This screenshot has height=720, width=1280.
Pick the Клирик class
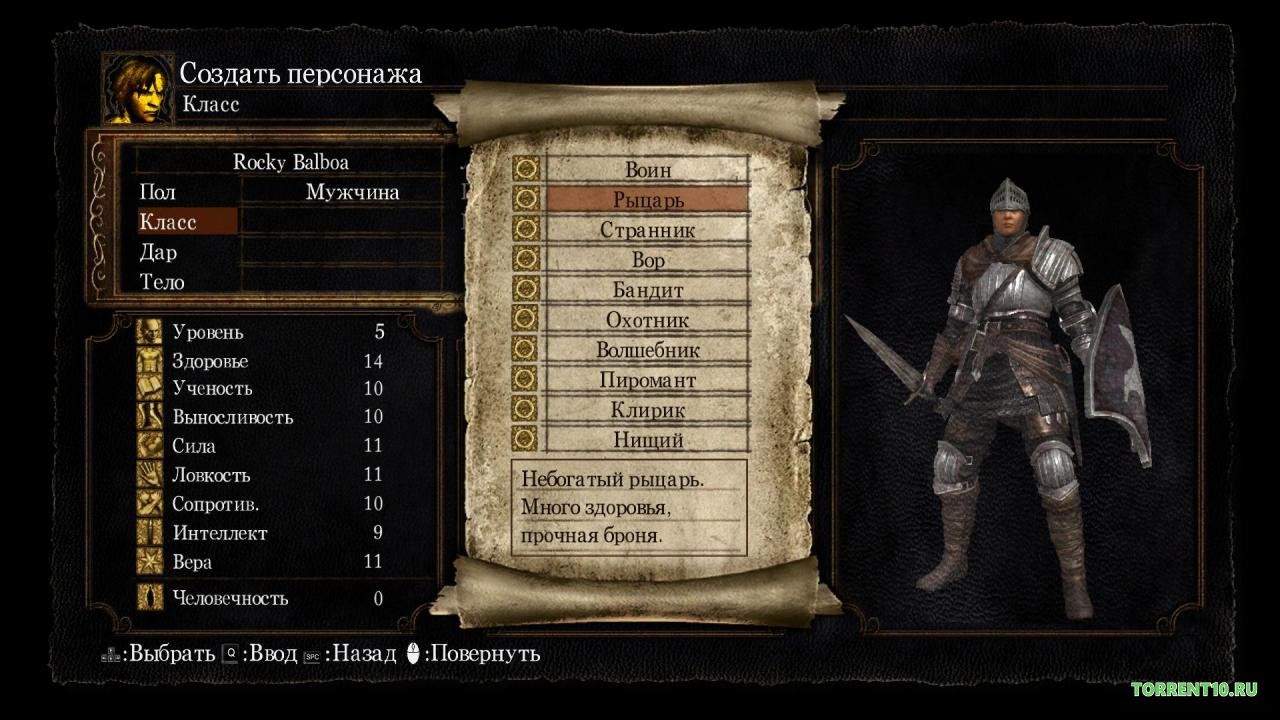pyautogui.click(x=647, y=410)
